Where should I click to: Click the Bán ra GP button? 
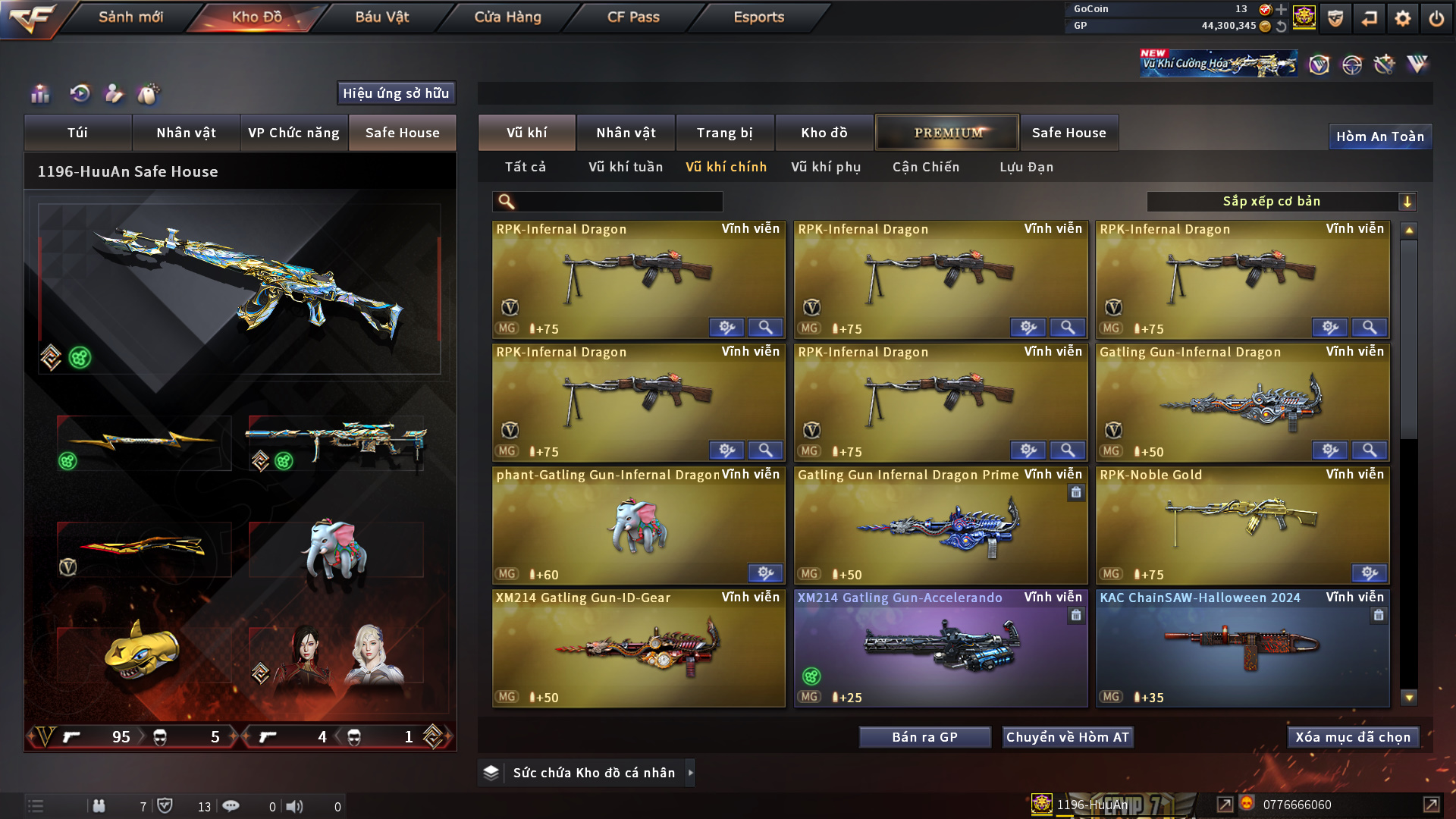[924, 737]
